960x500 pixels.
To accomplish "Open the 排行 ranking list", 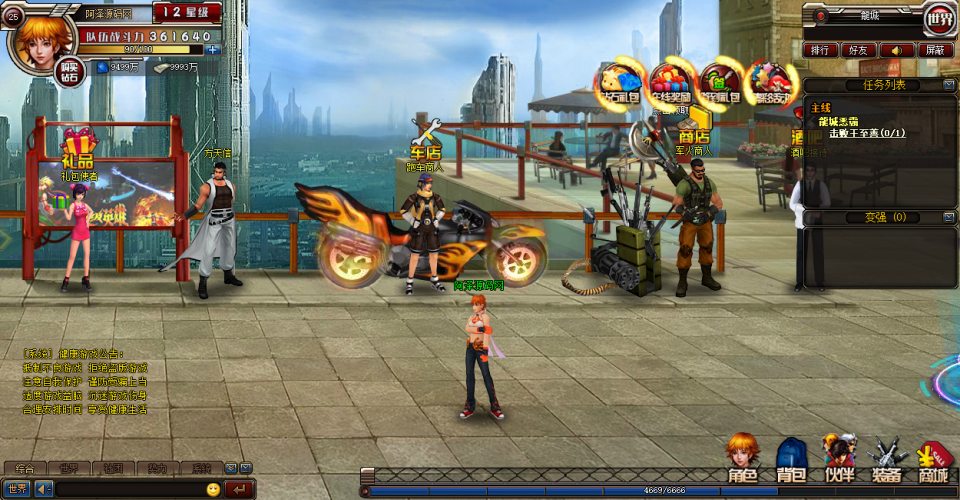I will pyautogui.click(x=820, y=49).
